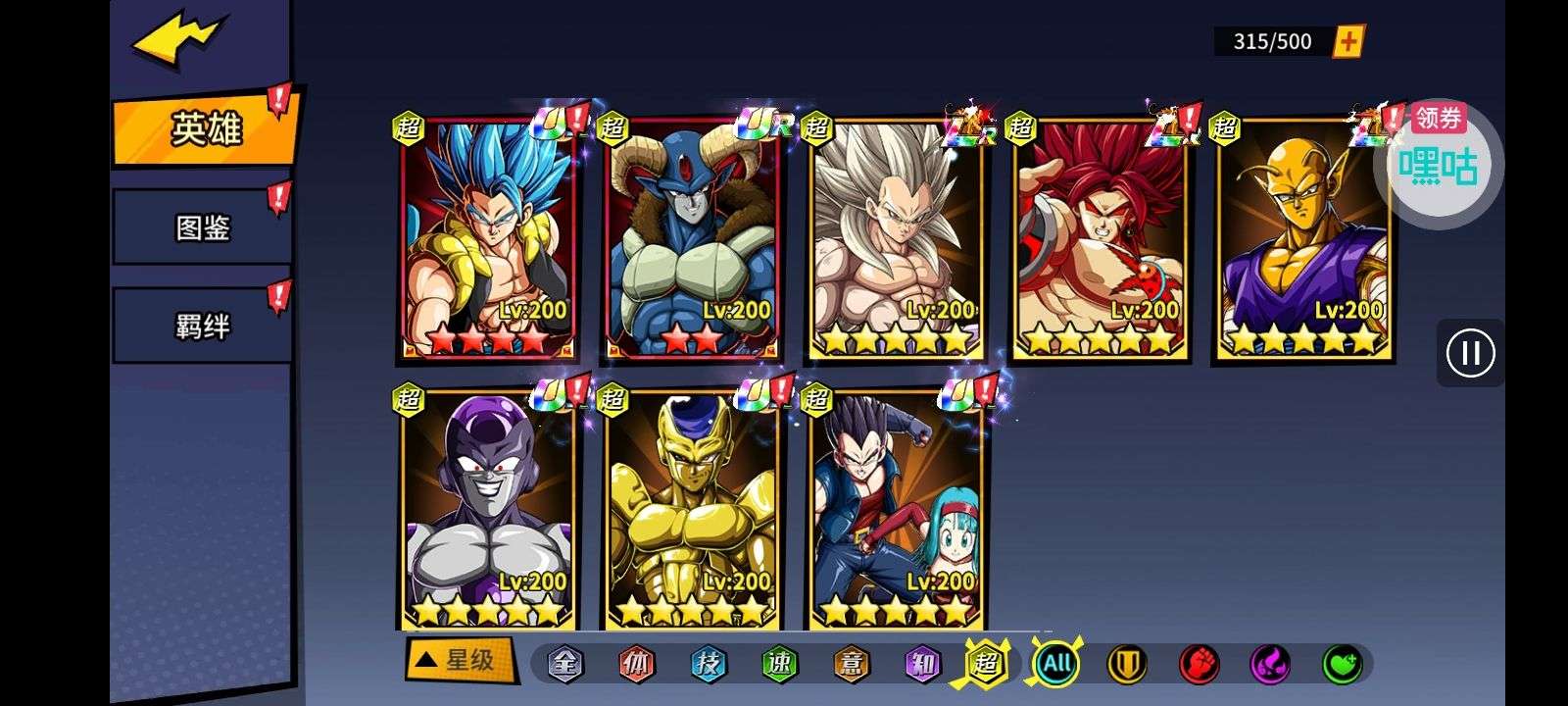Select the Vegeta and Bulma hero card

(x=896, y=510)
